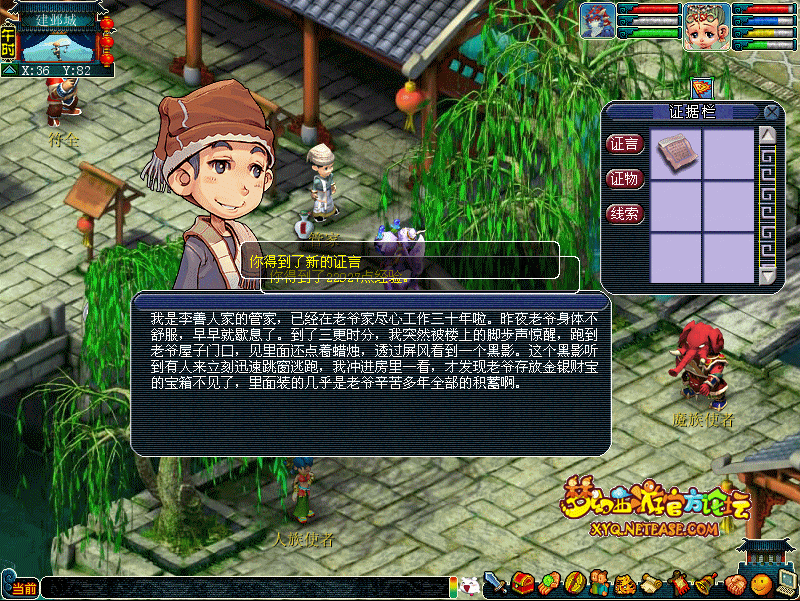
Task: Click the sword attack icon
Action: click(x=495, y=582)
